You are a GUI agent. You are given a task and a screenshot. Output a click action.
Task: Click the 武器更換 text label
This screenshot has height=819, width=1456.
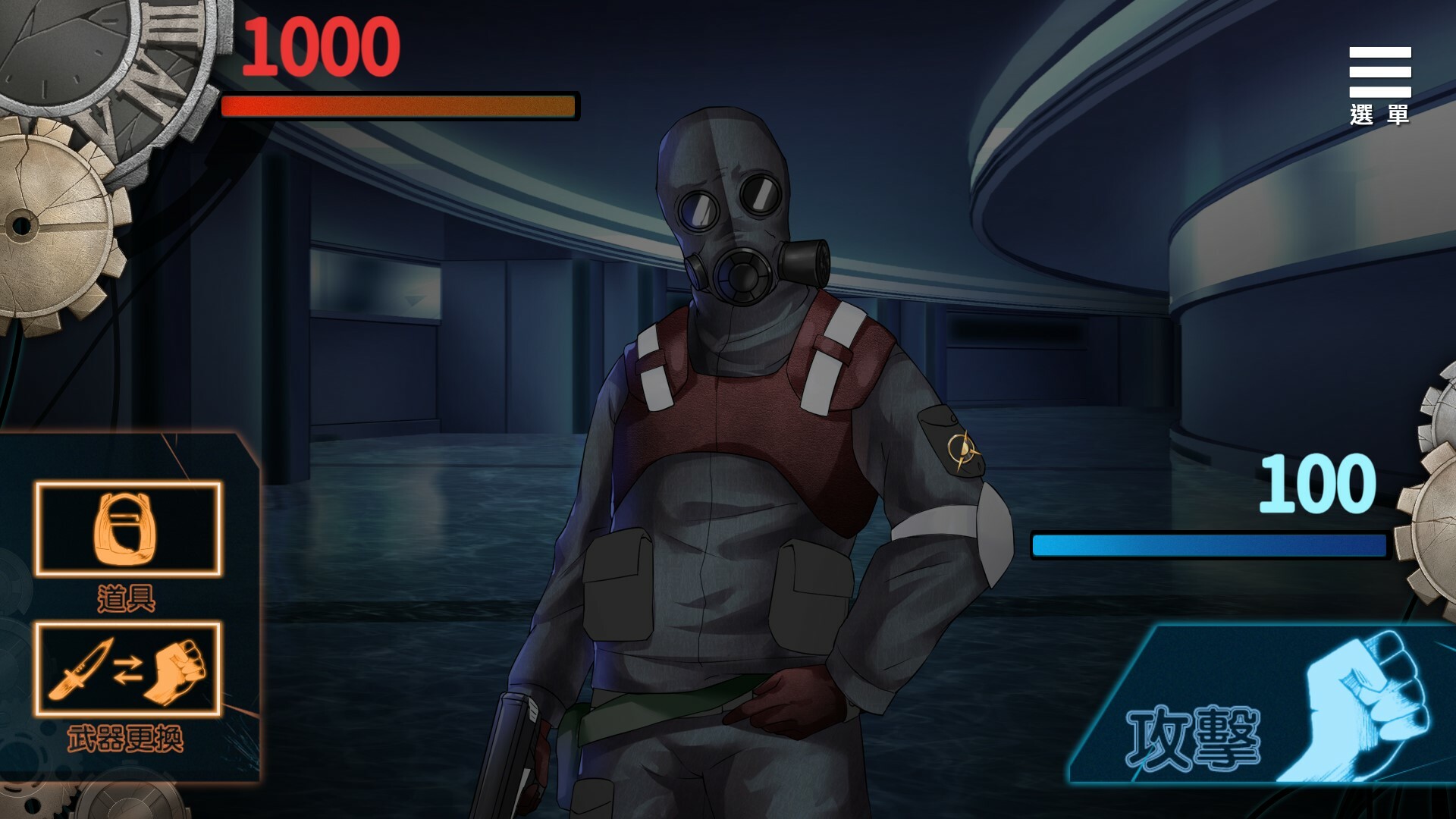[127, 738]
